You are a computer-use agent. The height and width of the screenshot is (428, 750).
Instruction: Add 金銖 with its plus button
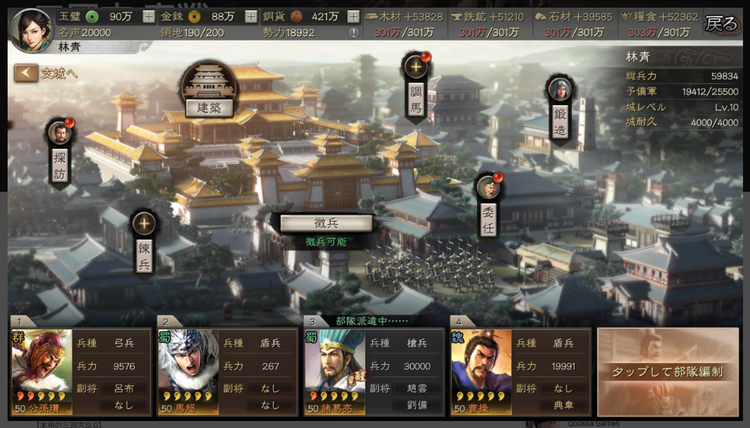(247, 17)
